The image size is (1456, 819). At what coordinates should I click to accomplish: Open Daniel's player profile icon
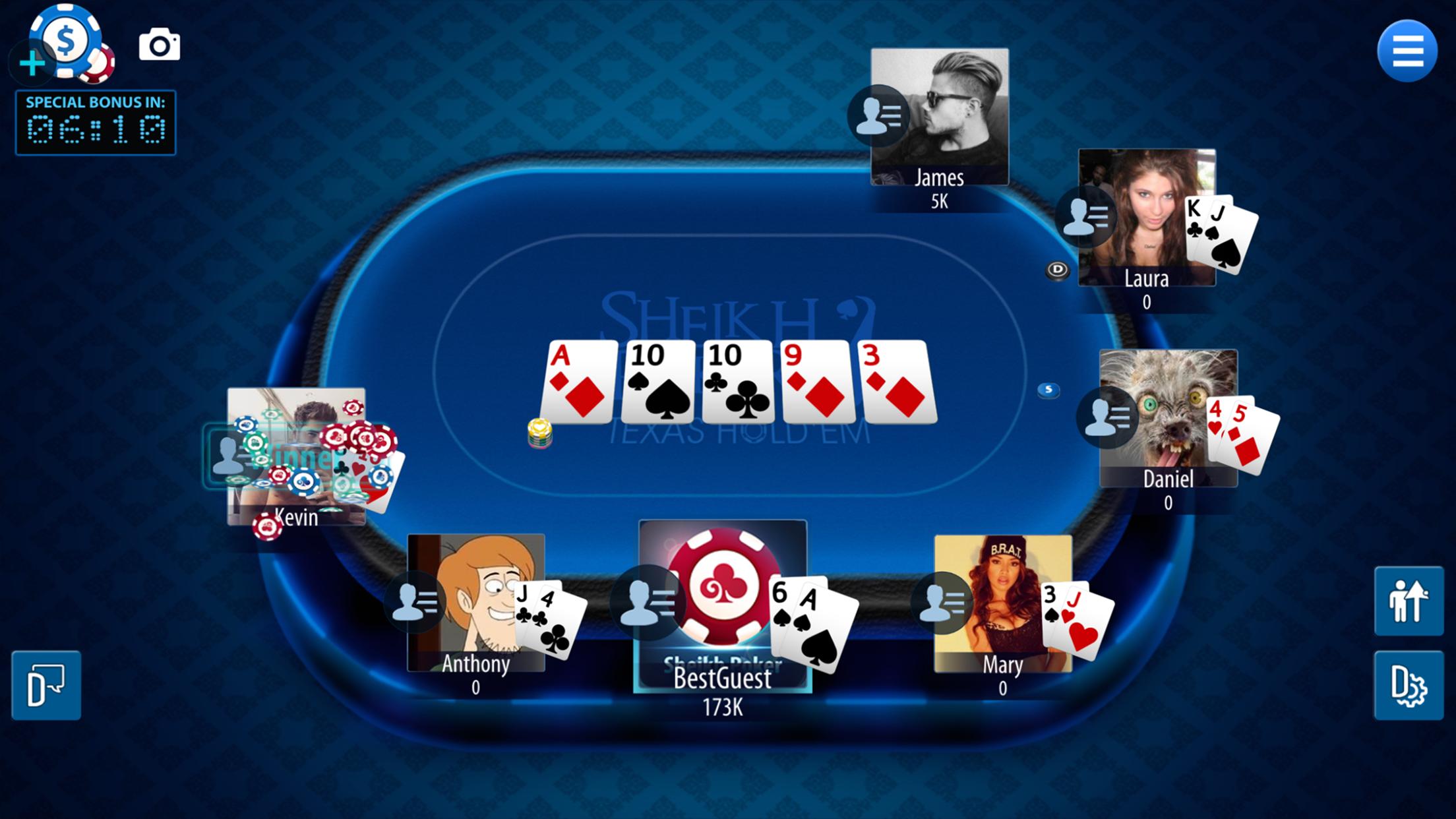pos(1107,417)
